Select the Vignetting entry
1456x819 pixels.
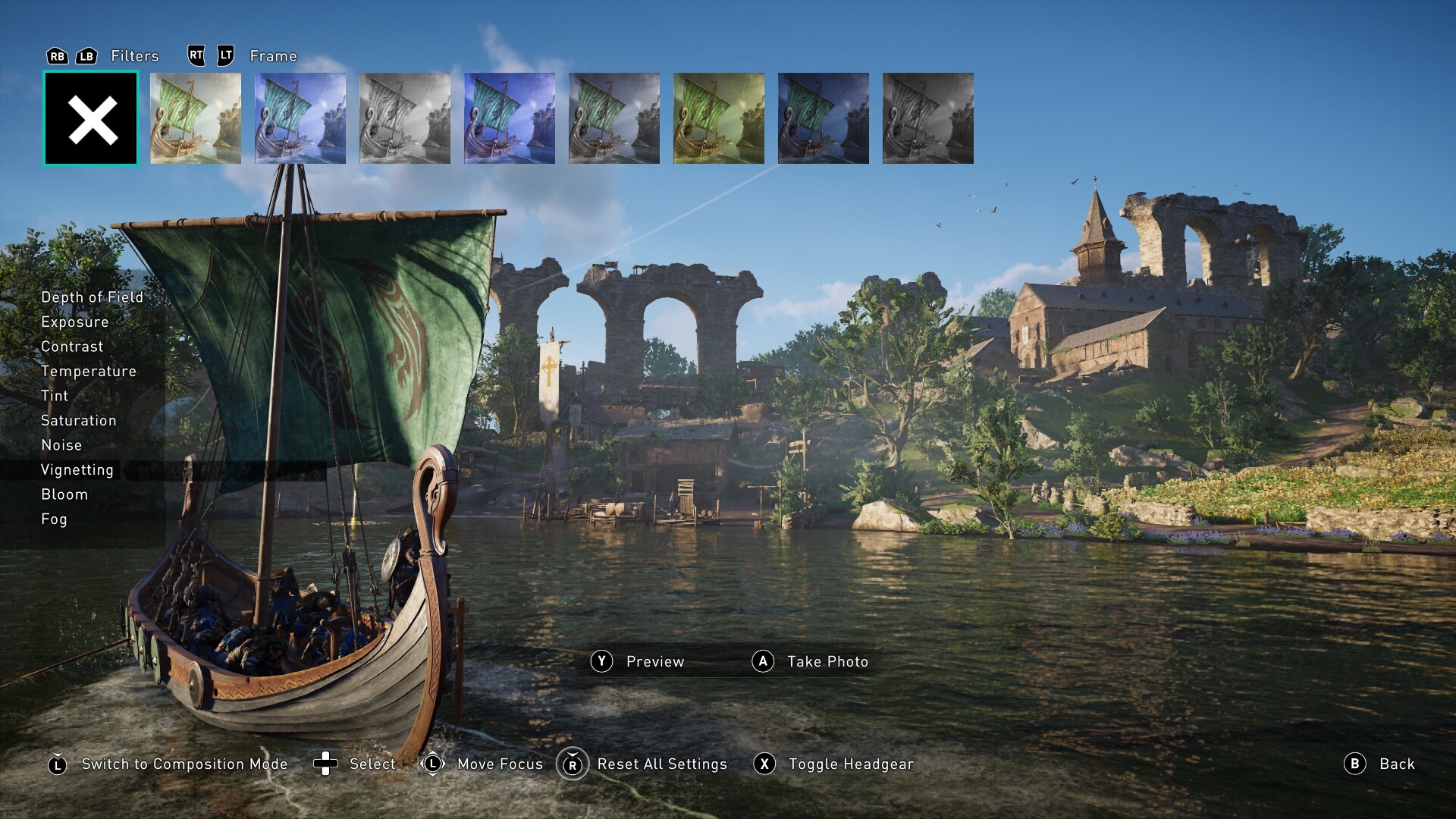tap(77, 470)
